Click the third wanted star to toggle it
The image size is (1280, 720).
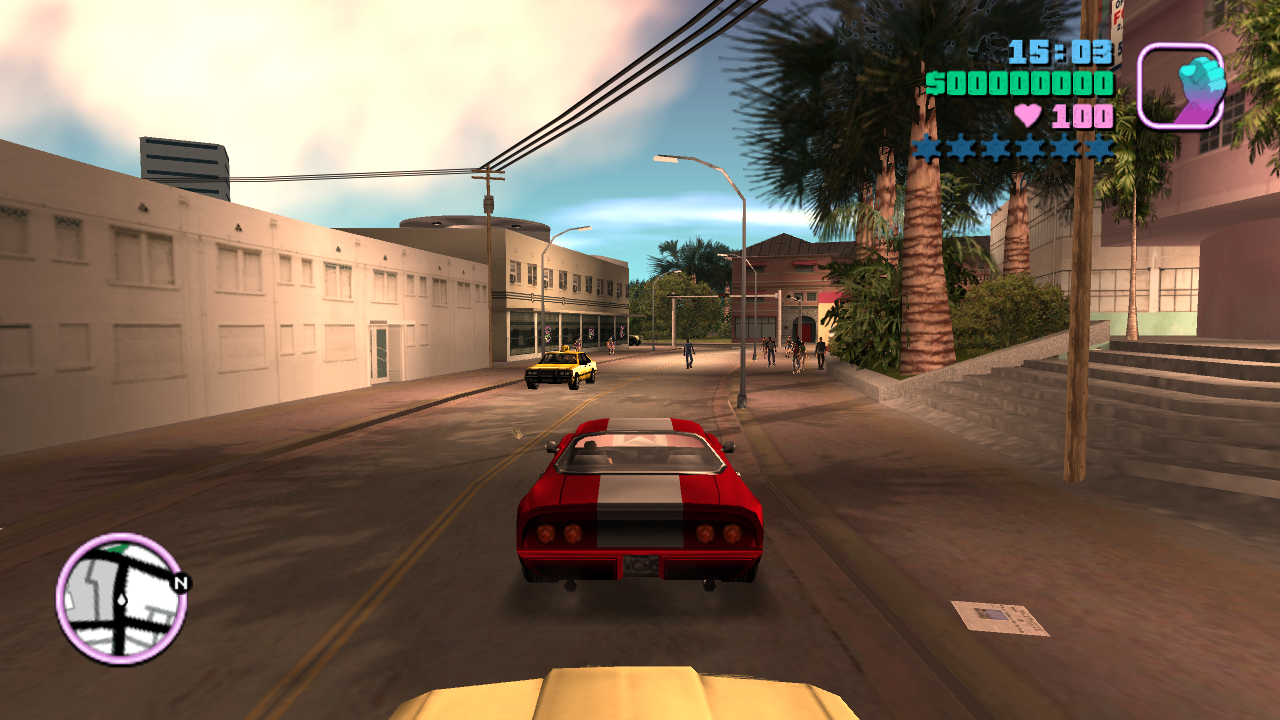[995, 147]
